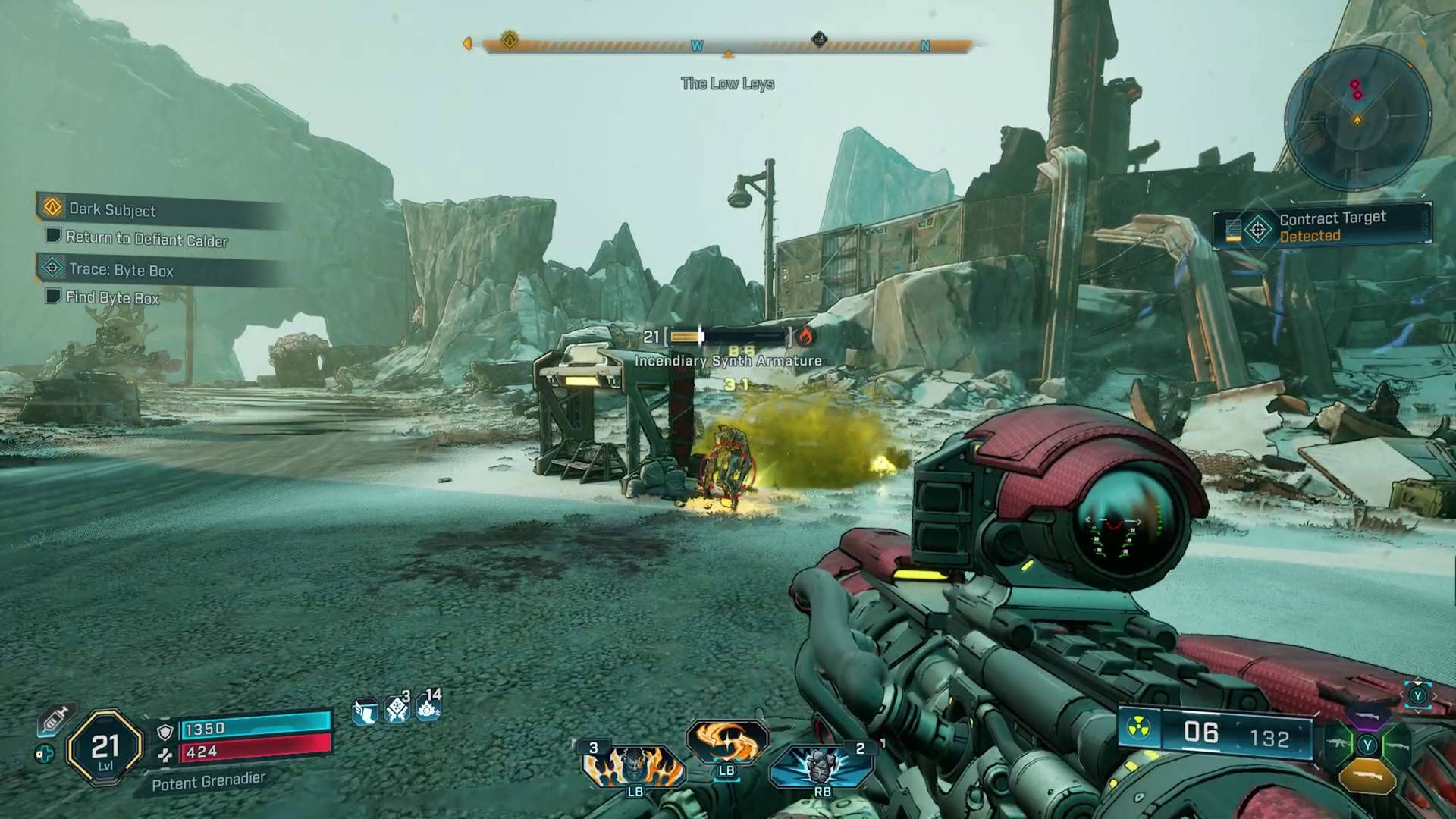Open the weapon swap wheel via the Y icon
1456x819 pixels.
click(1368, 745)
